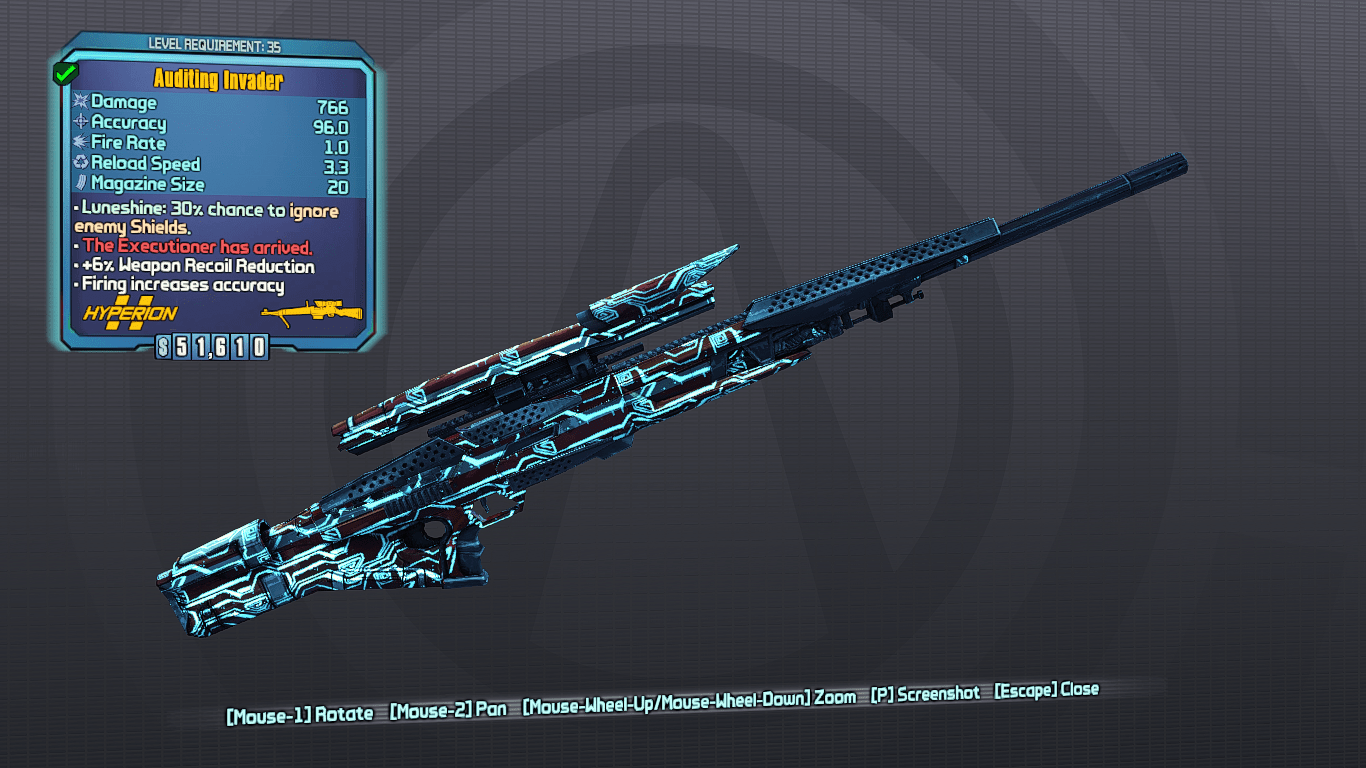
Task: Click the Reload Speed recycle icon
Action: coord(79,163)
